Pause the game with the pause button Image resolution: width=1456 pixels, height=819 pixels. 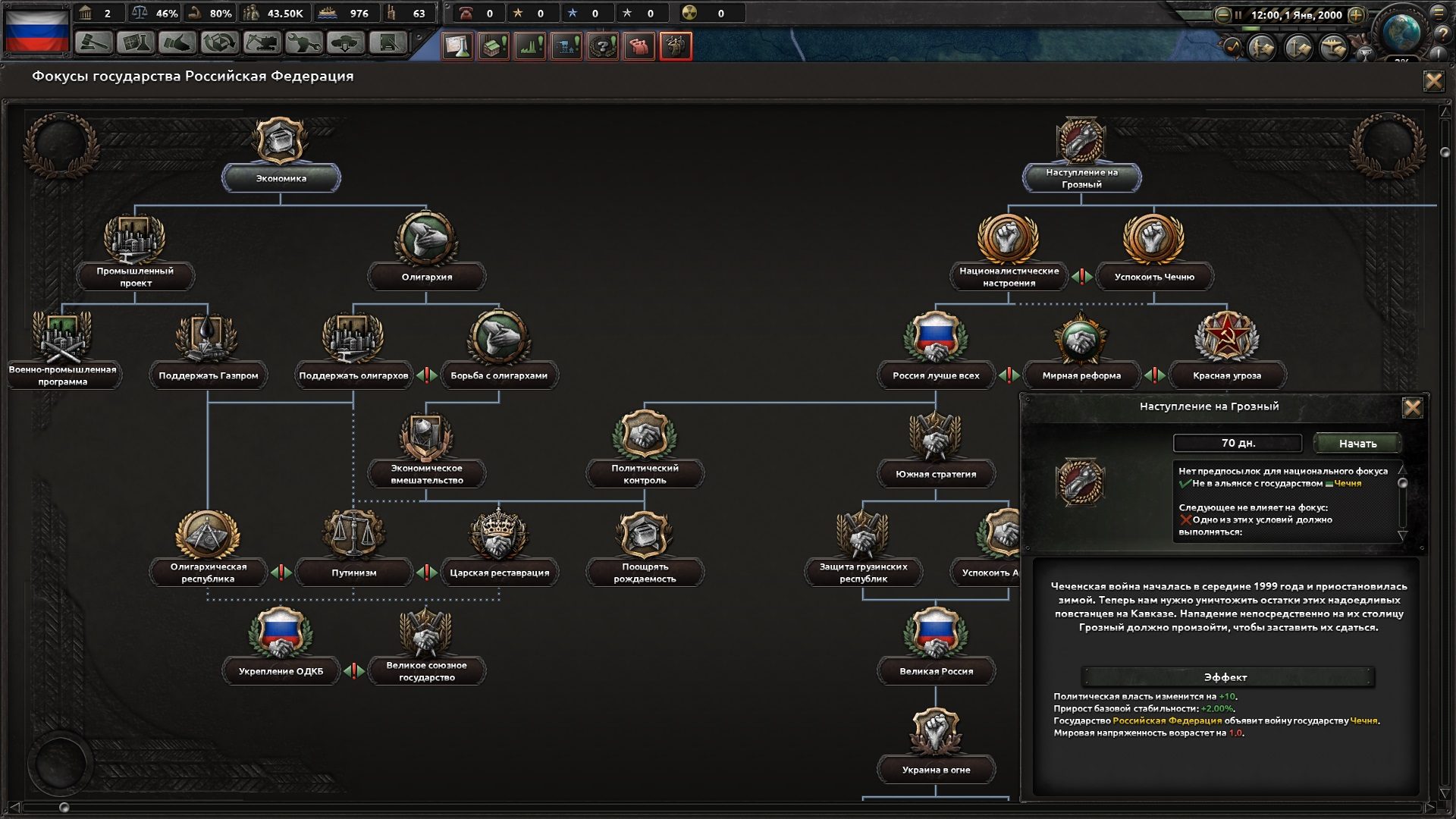tap(1238, 15)
